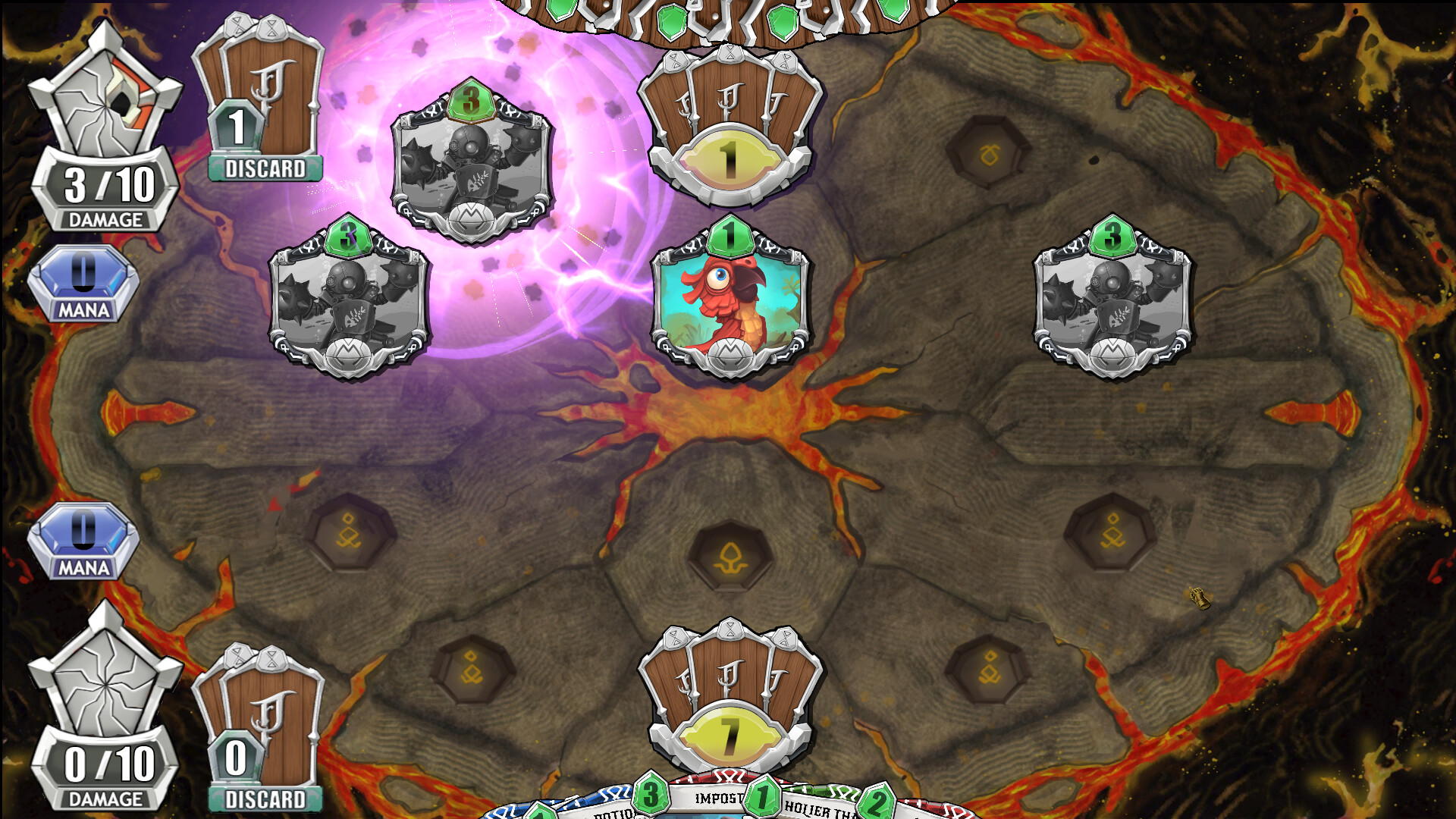Select the hidden enemy creature on the left side

pos(350,303)
